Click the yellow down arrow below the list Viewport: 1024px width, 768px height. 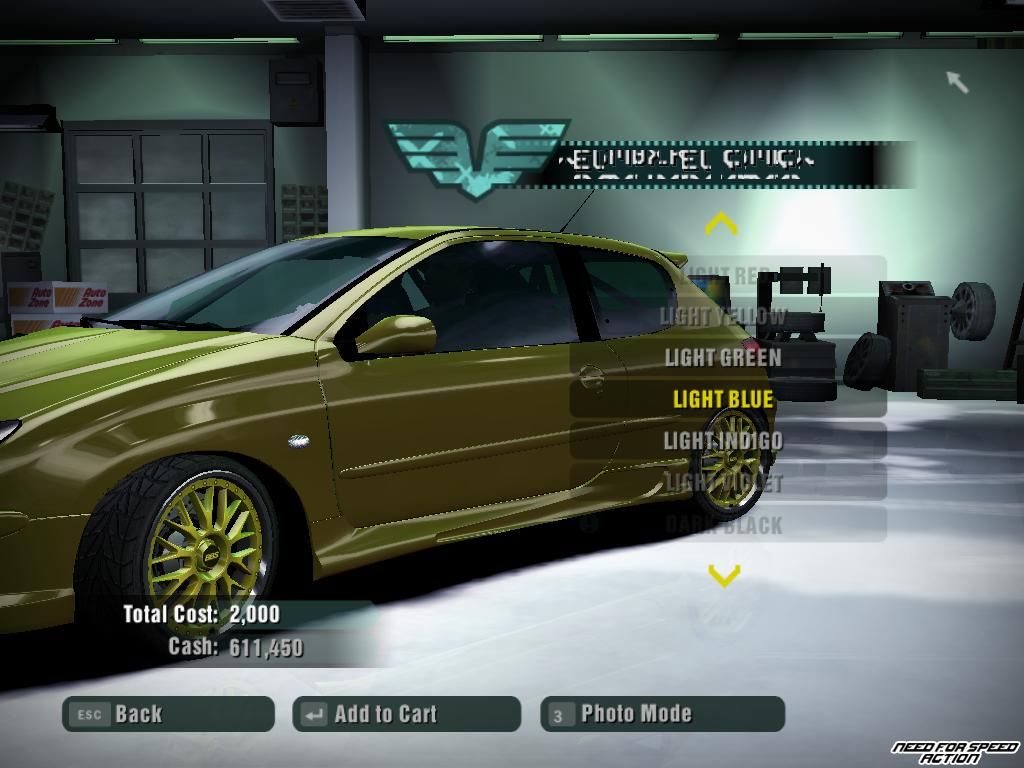724,574
